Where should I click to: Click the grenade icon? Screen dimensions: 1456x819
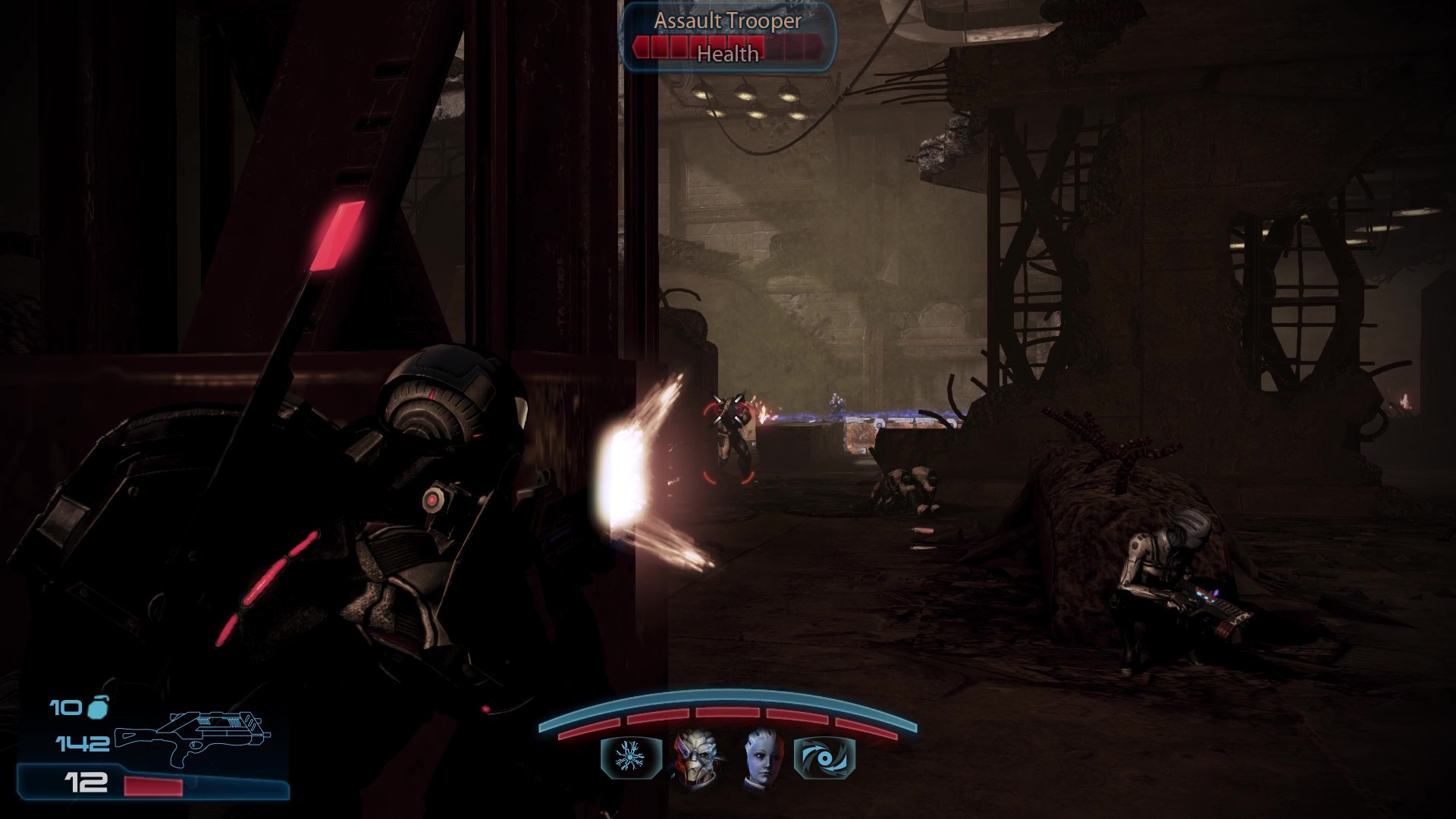point(99,708)
